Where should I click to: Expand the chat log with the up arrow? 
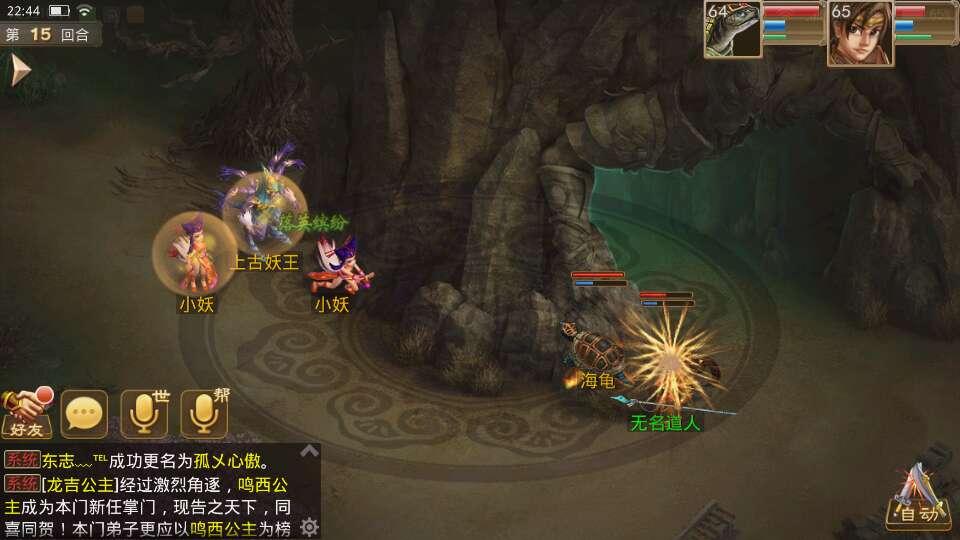pos(310,451)
